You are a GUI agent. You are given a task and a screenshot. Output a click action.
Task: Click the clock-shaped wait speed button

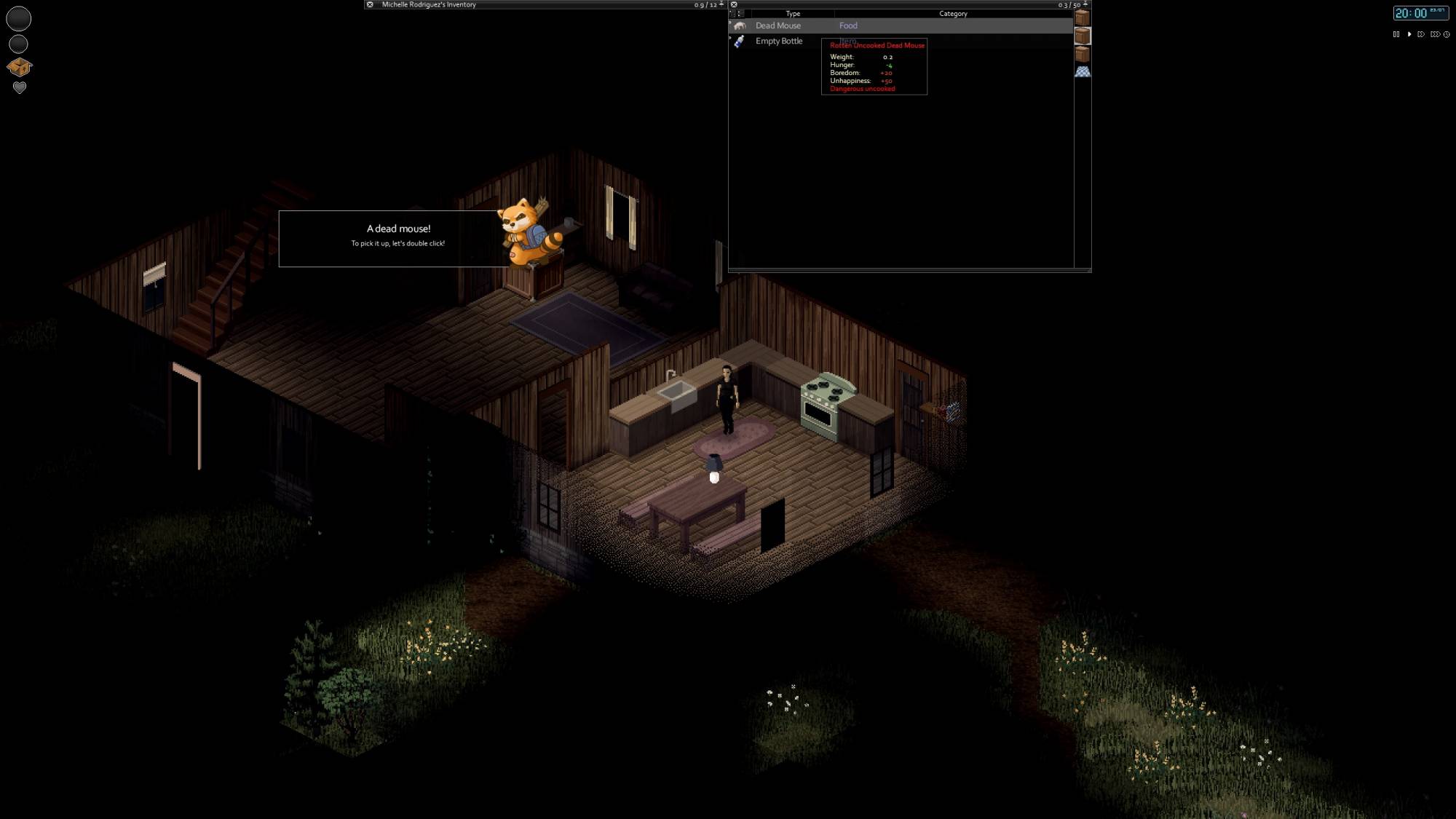(1447, 34)
